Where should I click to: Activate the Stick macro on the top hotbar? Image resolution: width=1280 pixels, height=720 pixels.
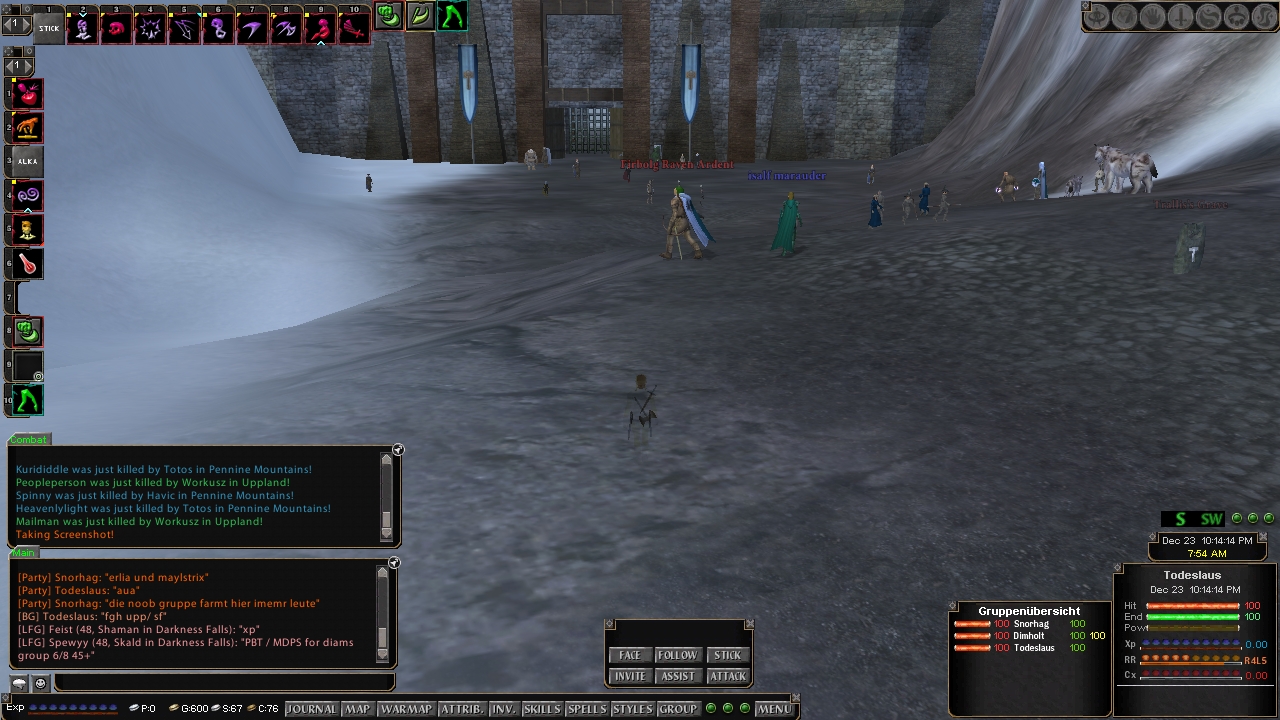pos(49,28)
